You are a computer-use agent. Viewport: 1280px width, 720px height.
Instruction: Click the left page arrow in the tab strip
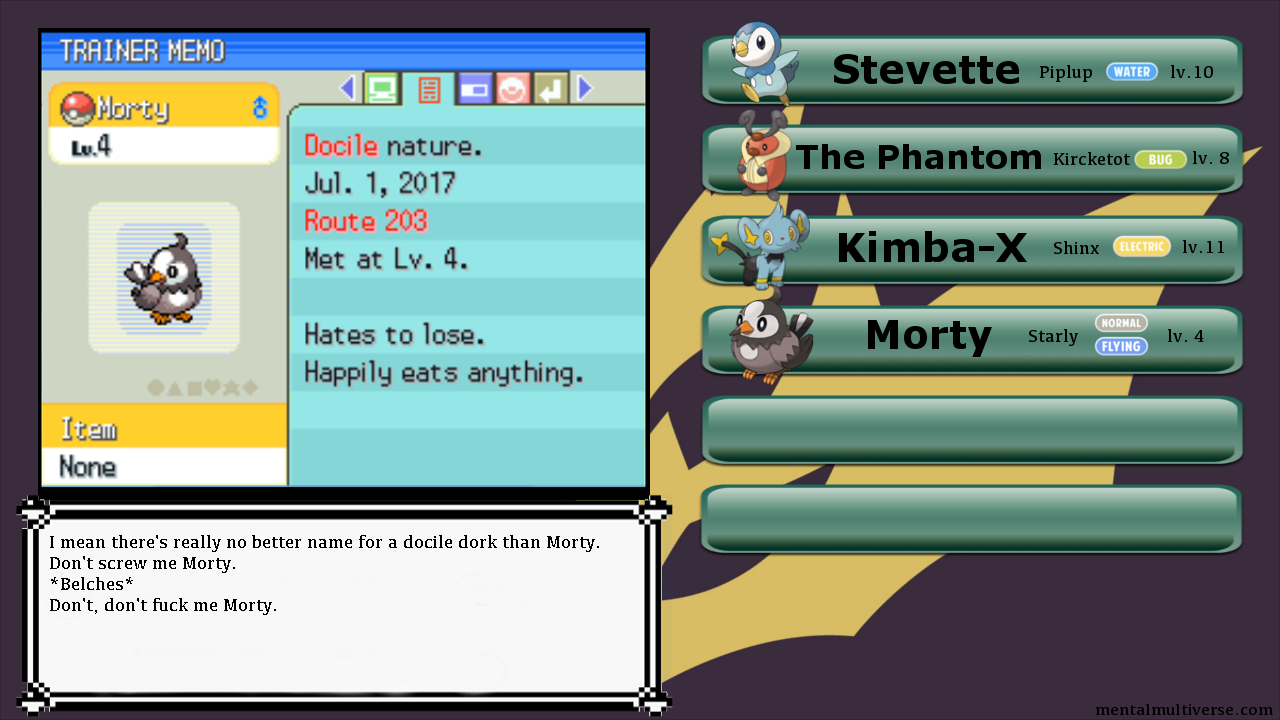pos(348,89)
